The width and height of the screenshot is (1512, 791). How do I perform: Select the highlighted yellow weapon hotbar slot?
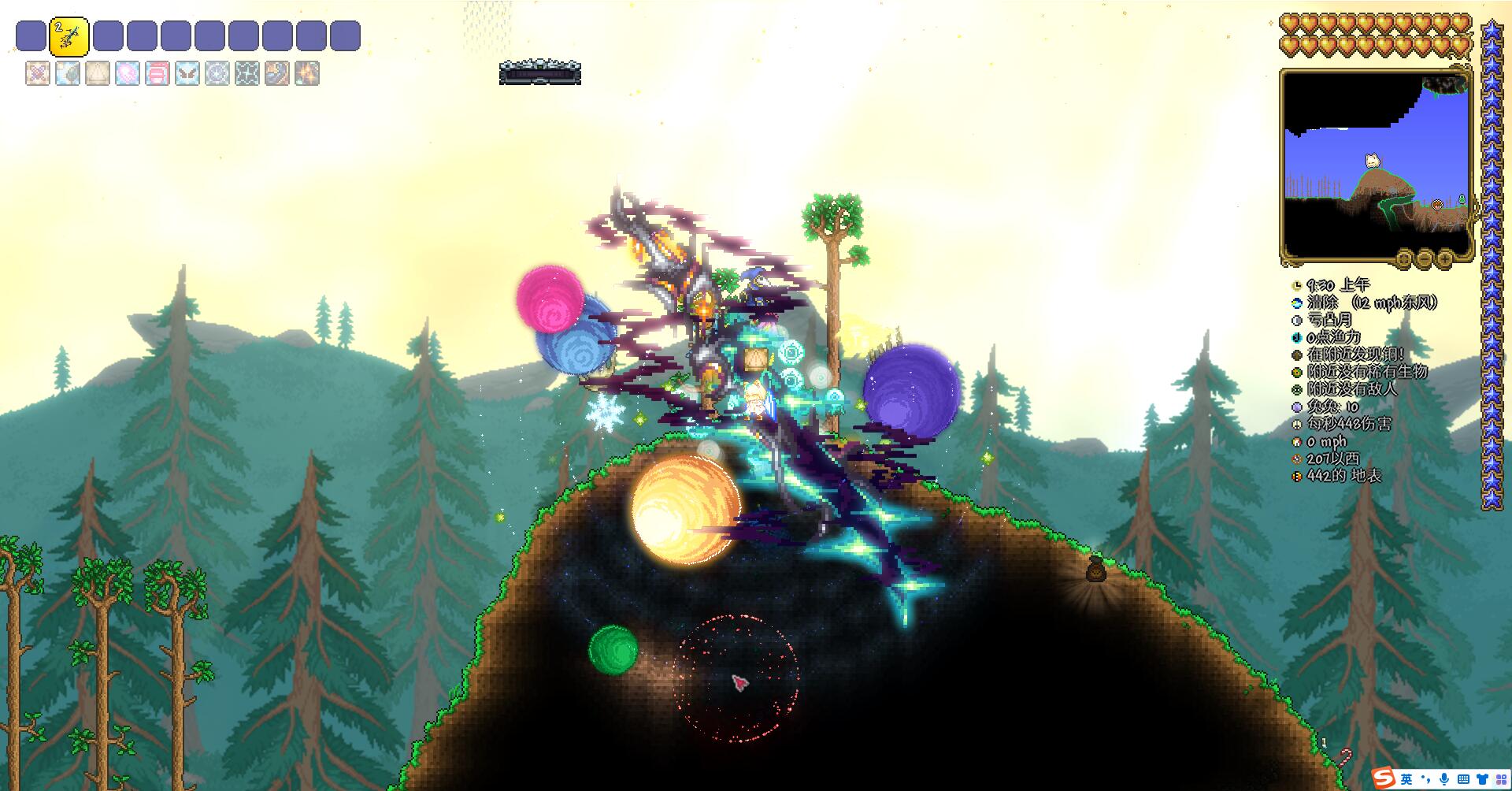[x=69, y=36]
